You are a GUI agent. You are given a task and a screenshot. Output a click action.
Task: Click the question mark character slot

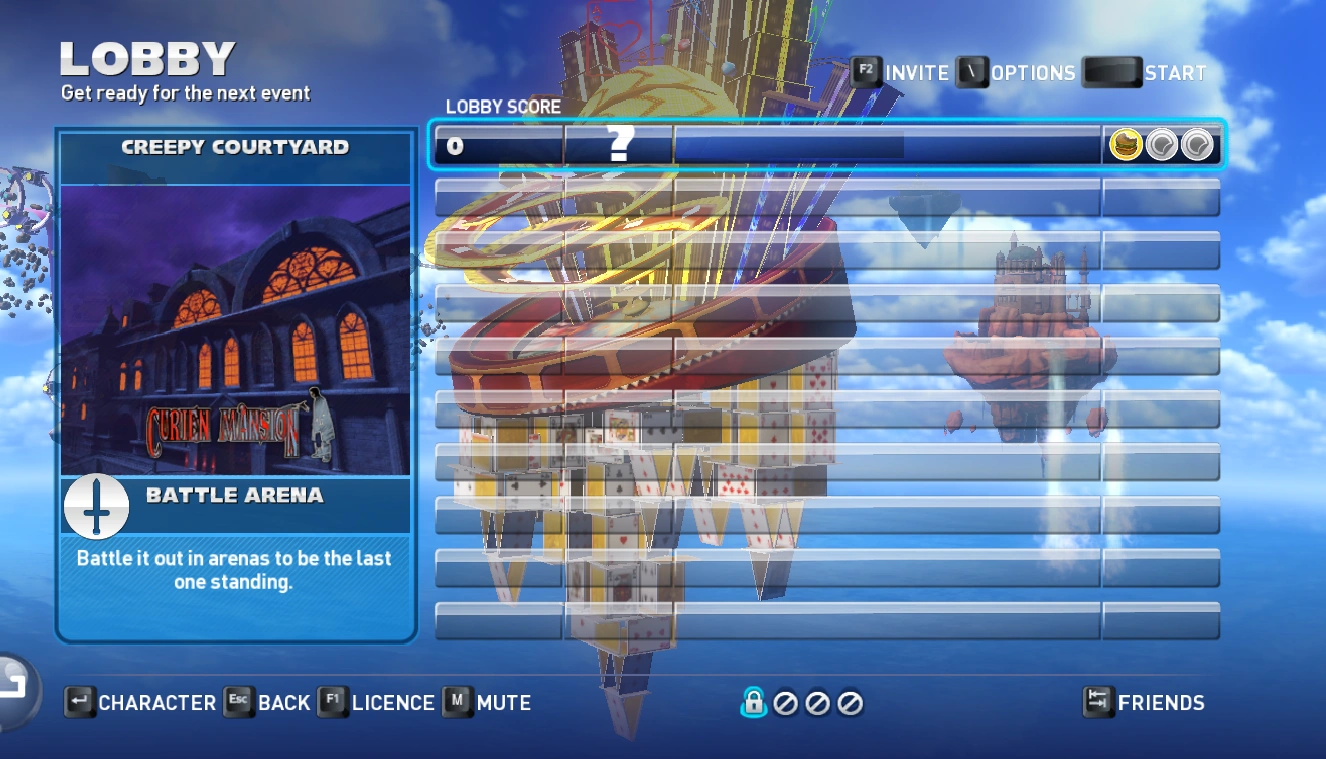[x=620, y=146]
